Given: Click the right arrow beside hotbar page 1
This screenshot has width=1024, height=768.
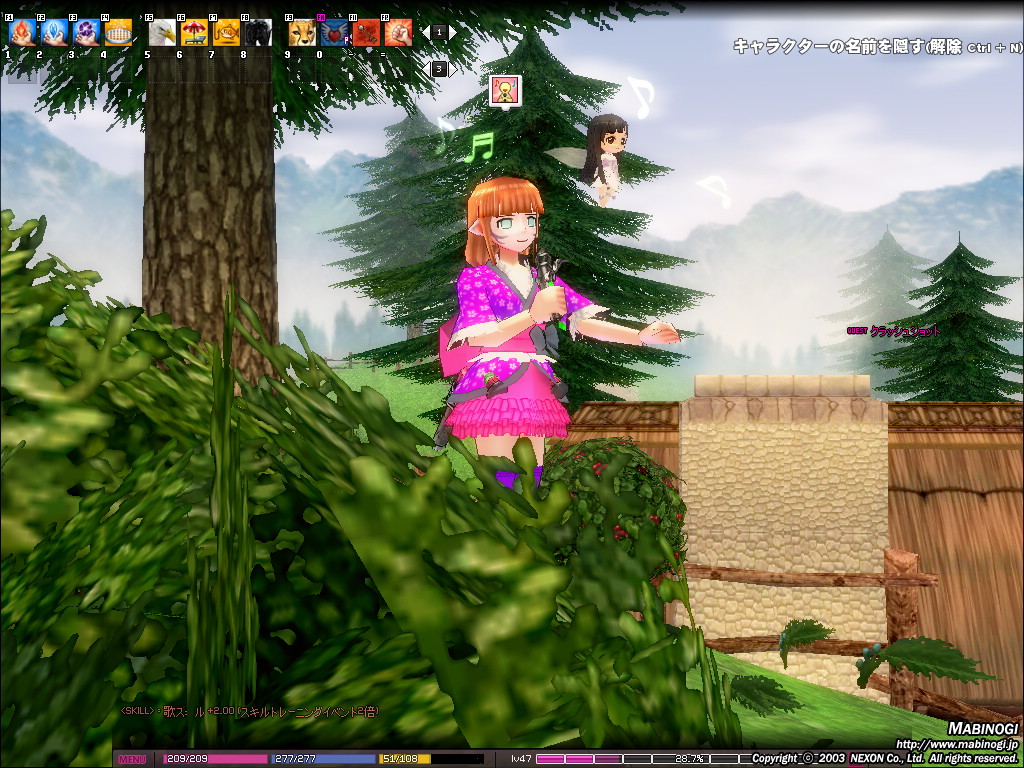Looking at the screenshot, I should click(x=452, y=33).
